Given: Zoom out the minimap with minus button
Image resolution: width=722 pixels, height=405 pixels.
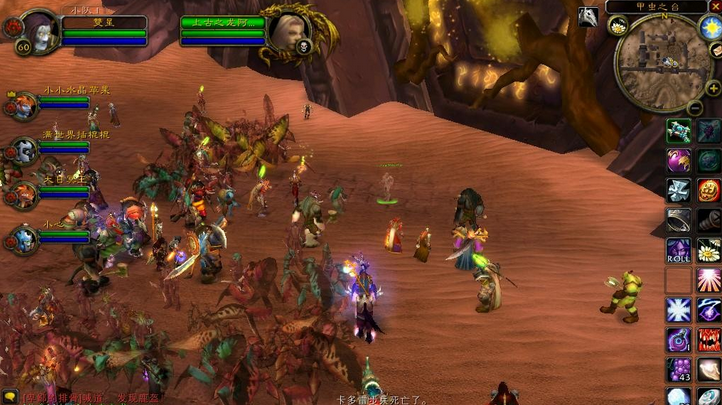Looking at the screenshot, I should click(x=695, y=107).
